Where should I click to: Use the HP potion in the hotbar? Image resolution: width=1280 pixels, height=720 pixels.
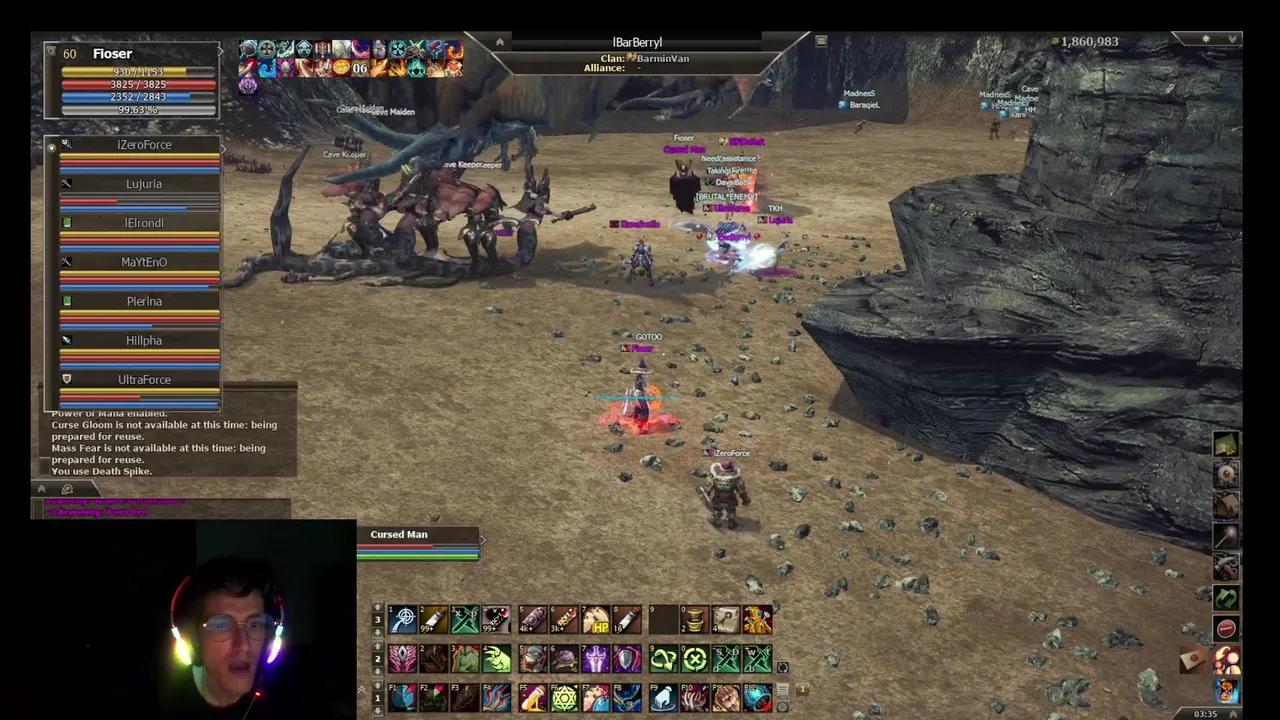(x=597, y=620)
